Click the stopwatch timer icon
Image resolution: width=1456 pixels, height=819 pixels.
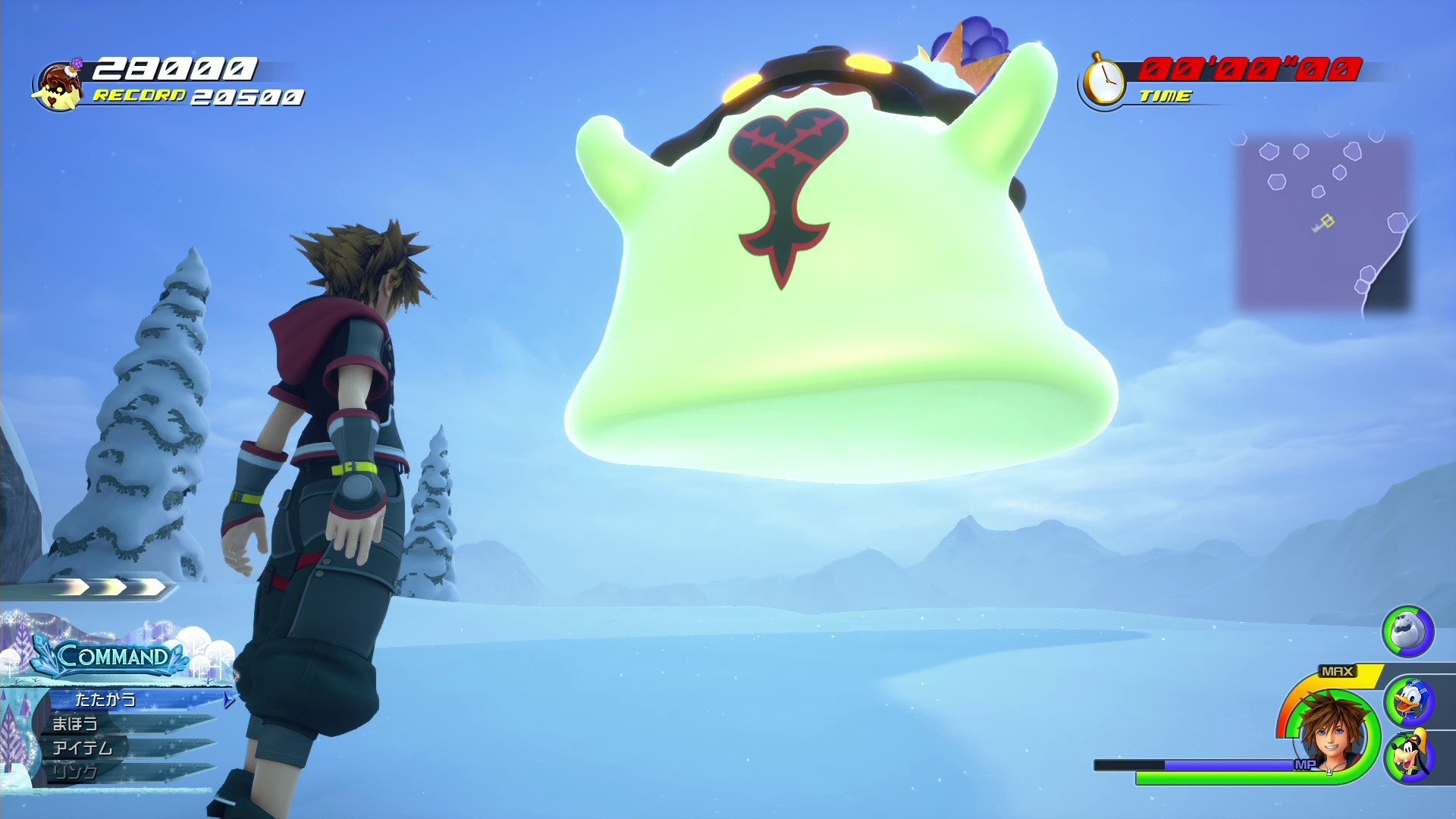pos(1103,81)
